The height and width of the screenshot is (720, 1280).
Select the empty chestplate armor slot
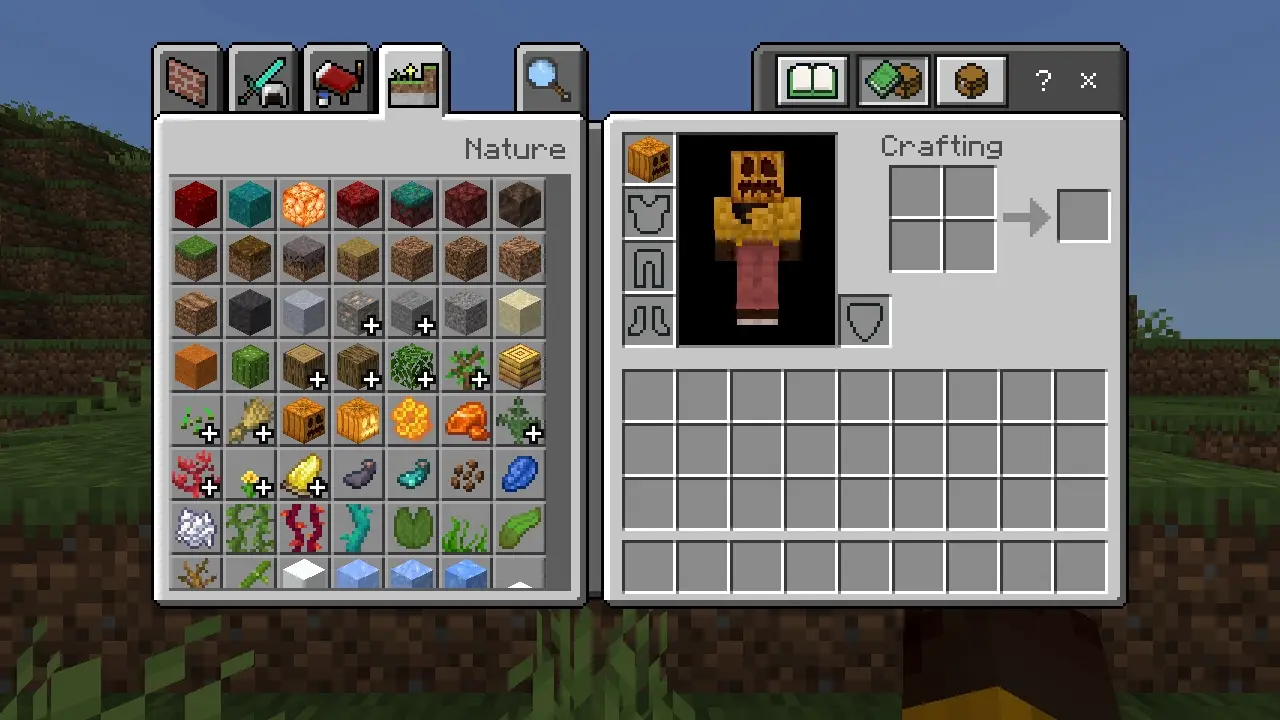(649, 213)
